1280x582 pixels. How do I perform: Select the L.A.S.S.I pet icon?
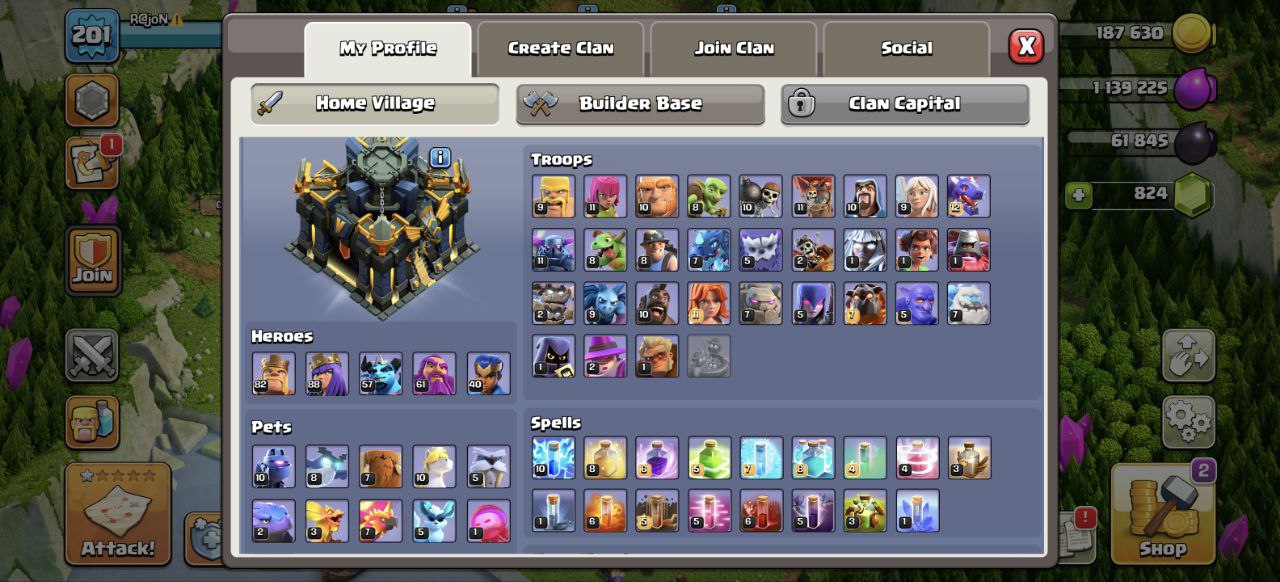coord(273,466)
